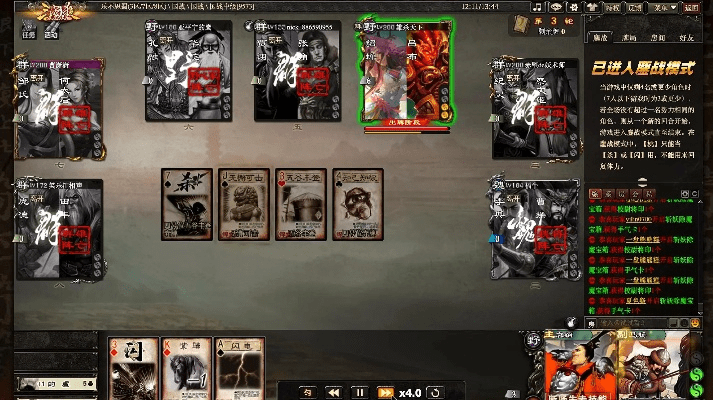Image resolution: width=713 pixels, height=400 pixels.
Task: Pause the replay playback
Action: point(359,392)
